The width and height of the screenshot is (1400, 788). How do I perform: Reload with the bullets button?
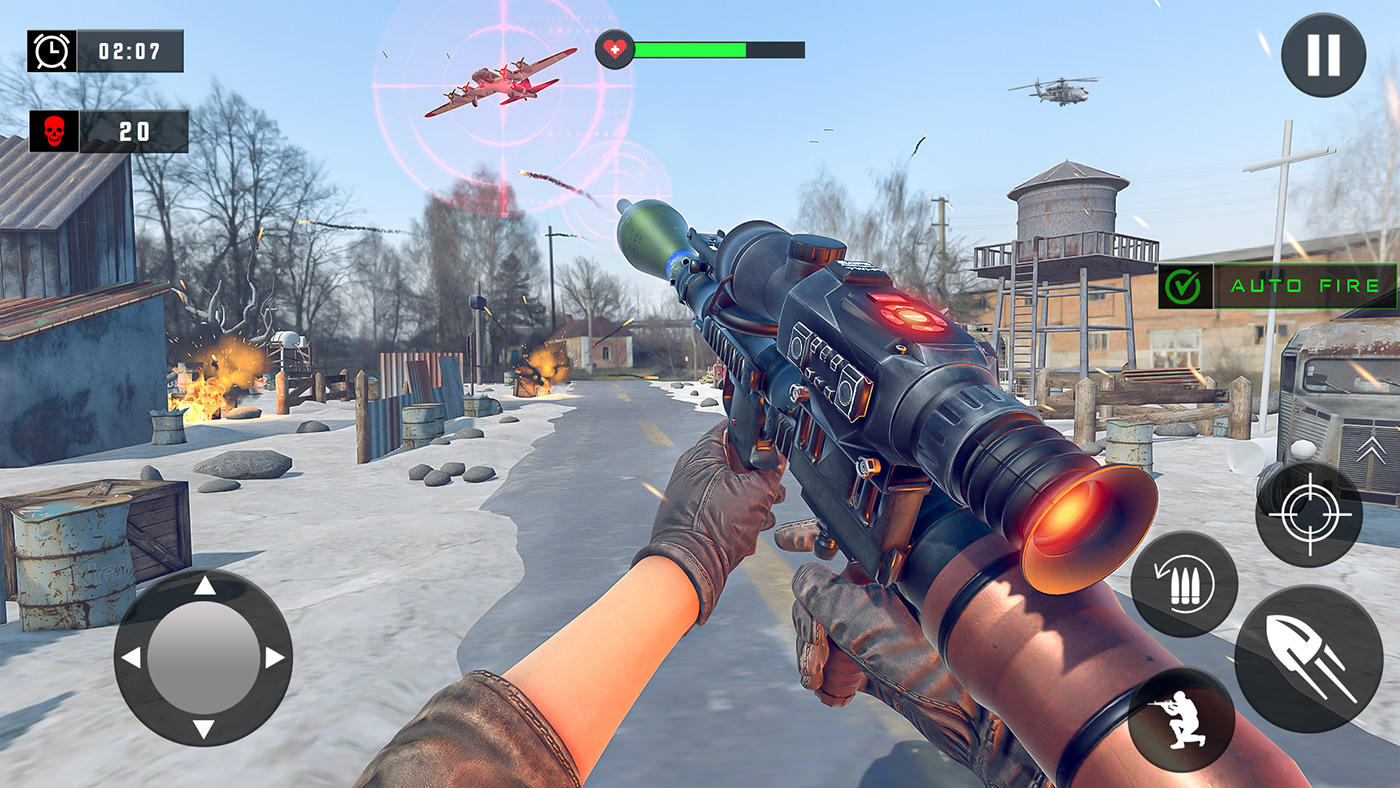coord(1184,584)
